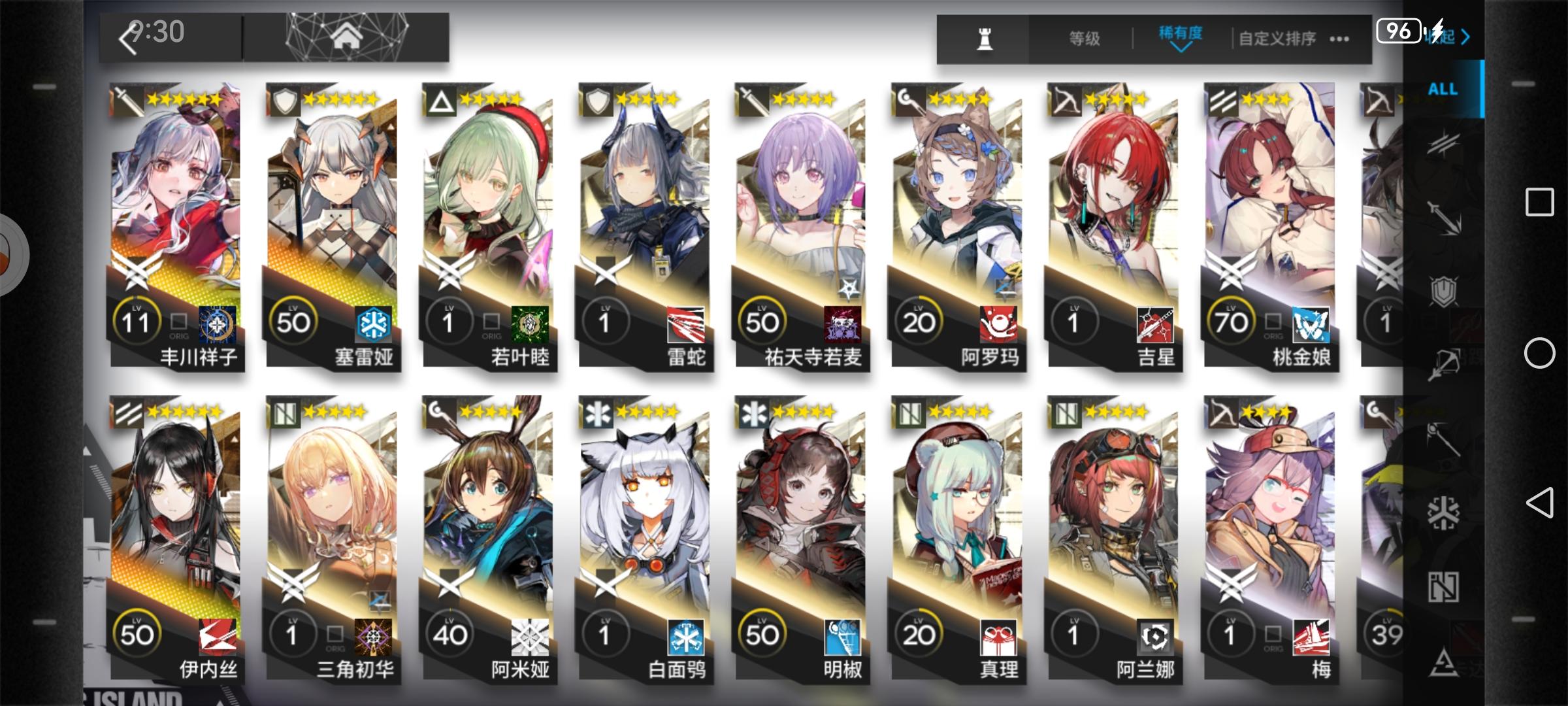
Task: Click the home icon in the top bar
Action: pos(346,37)
